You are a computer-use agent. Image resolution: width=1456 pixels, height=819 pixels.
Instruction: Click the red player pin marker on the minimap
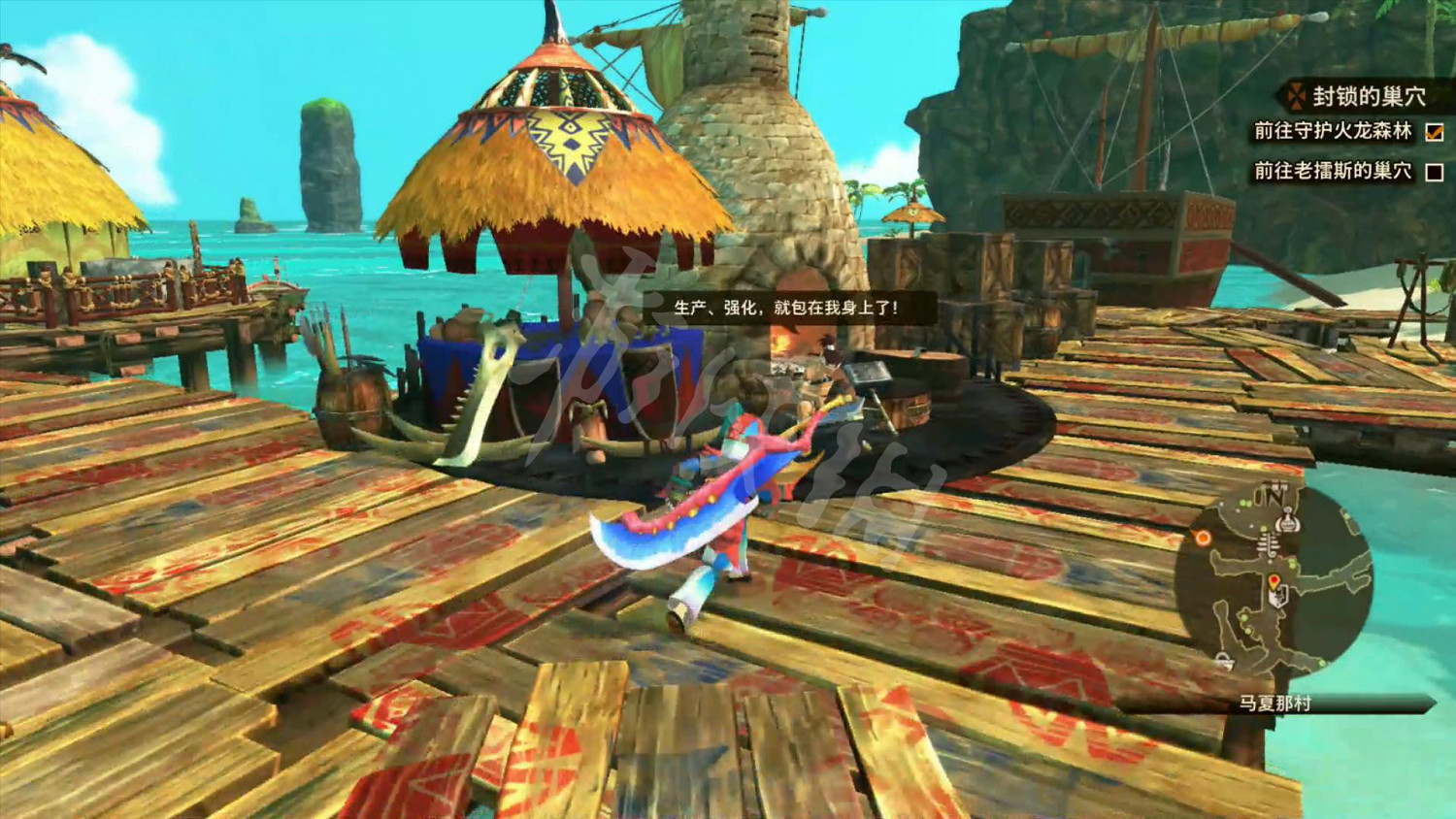click(1274, 580)
